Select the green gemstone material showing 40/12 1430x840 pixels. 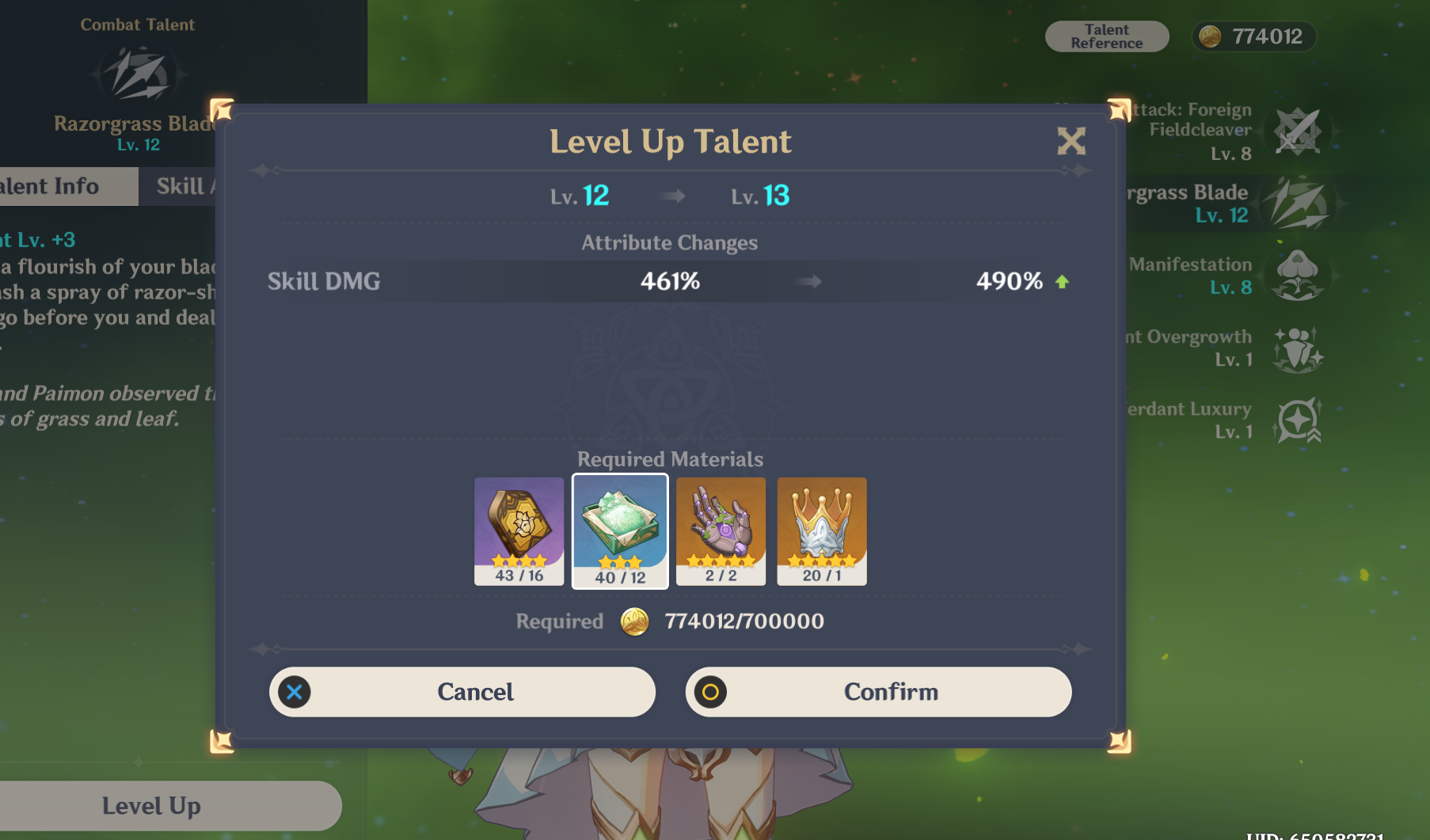click(620, 530)
